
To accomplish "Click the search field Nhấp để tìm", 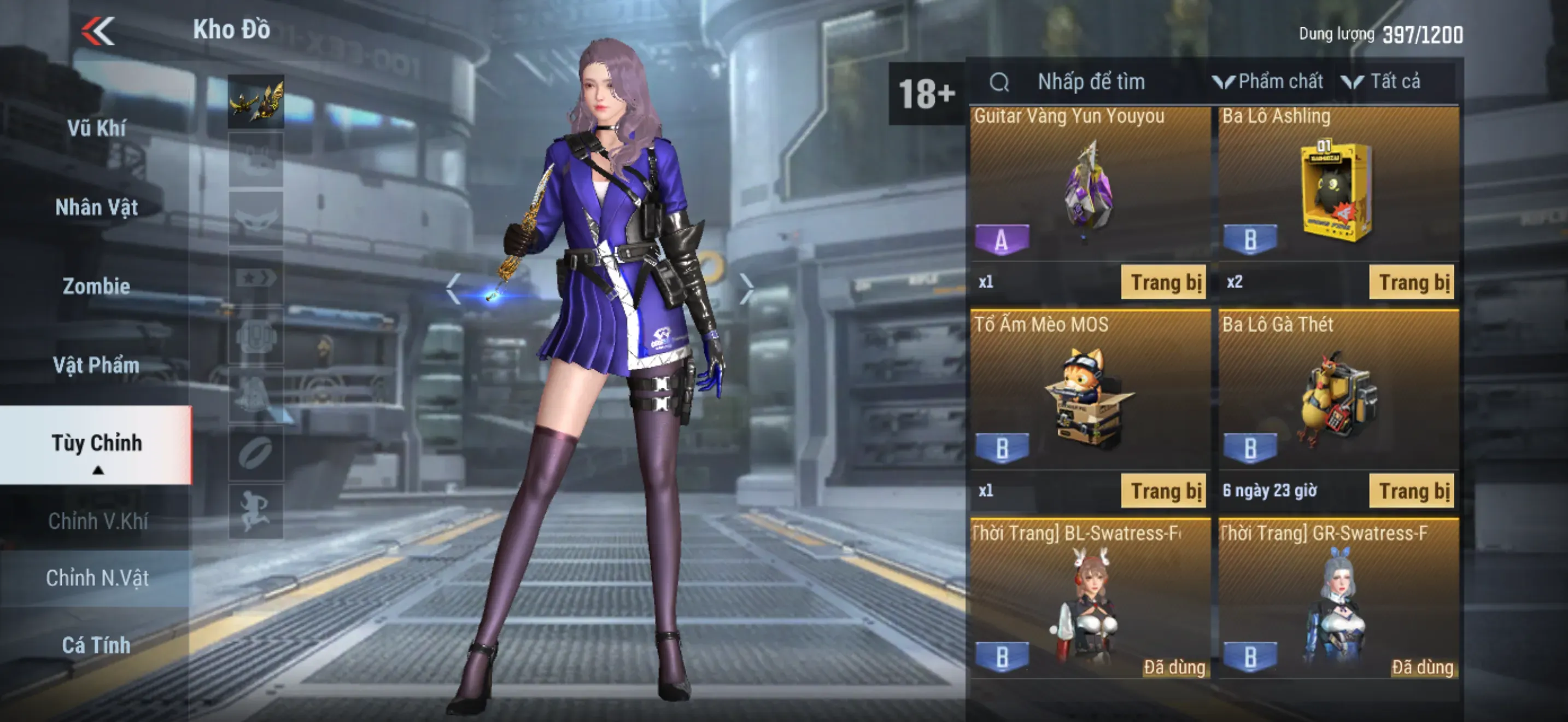I will [1091, 81].
